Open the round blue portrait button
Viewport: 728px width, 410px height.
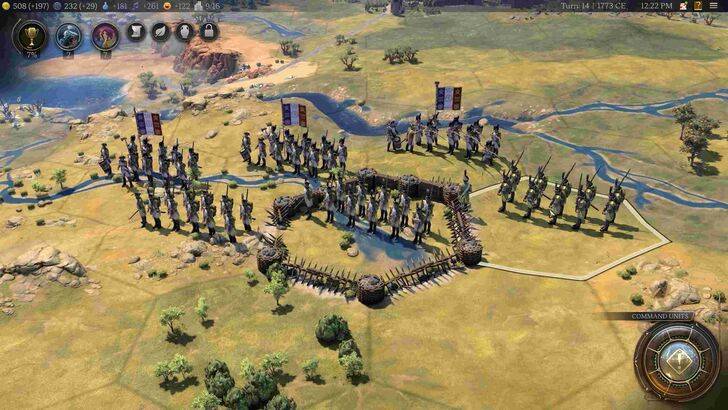[68, 37]
